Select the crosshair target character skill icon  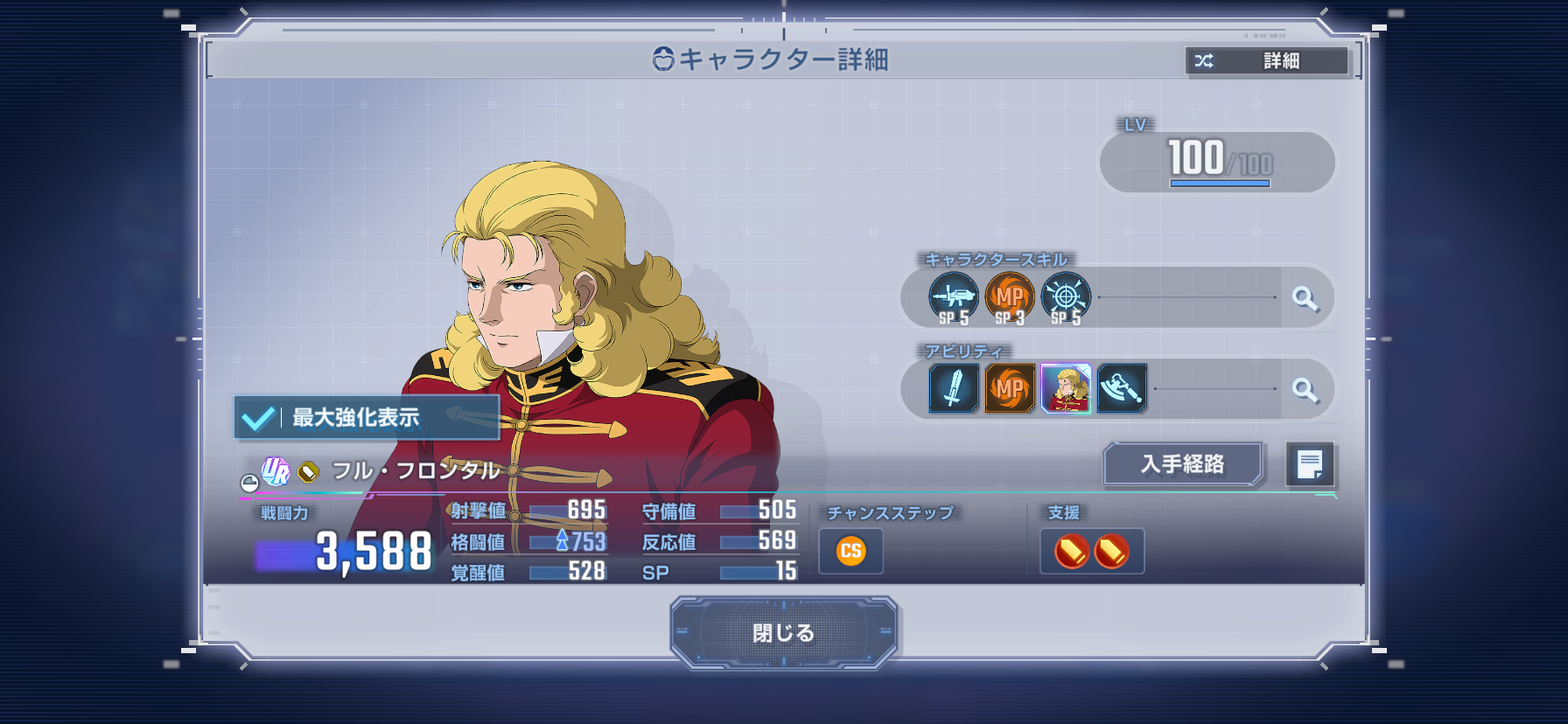point(1066,298)
